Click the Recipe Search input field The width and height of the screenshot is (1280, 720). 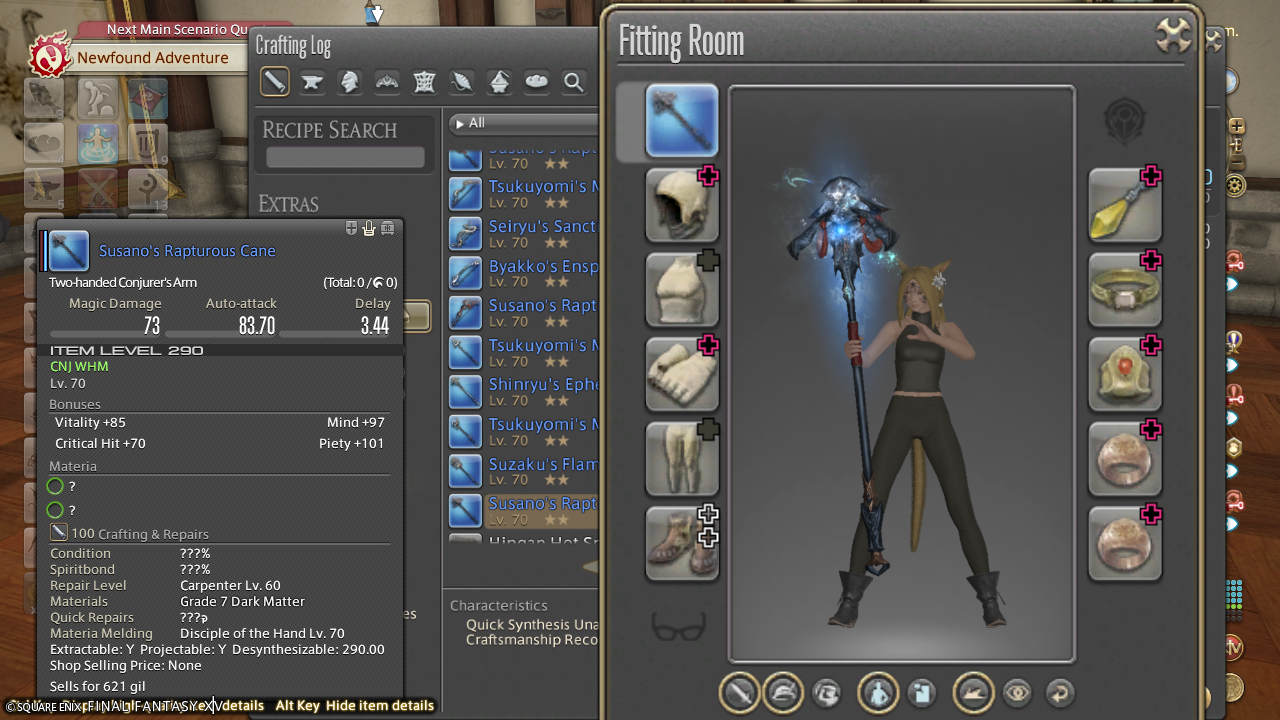tap(345, 158)
